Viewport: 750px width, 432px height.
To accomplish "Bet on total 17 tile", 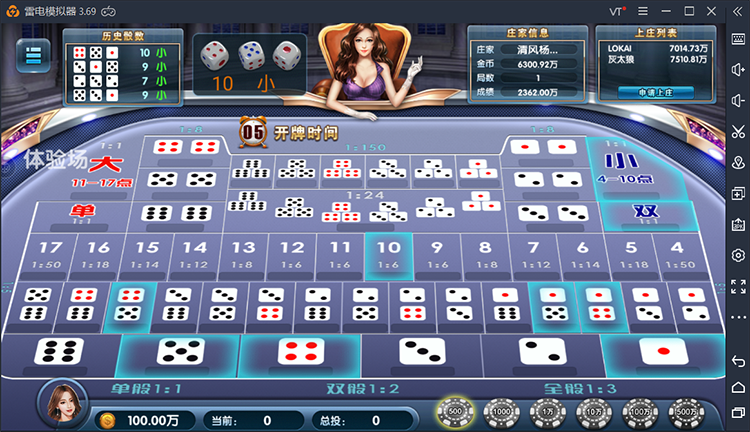I will click(51, 255).
